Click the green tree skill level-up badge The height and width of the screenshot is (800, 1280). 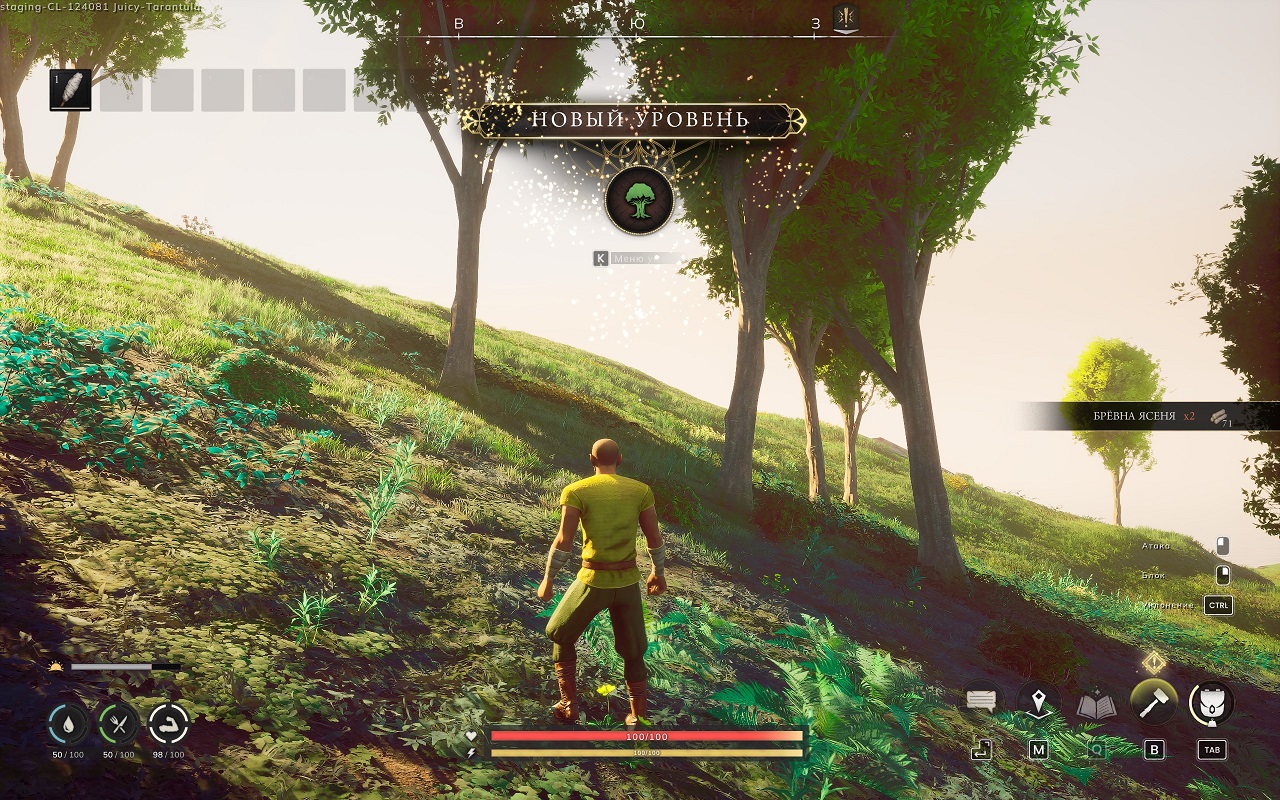pyautogui.click(x=639, y=200)
